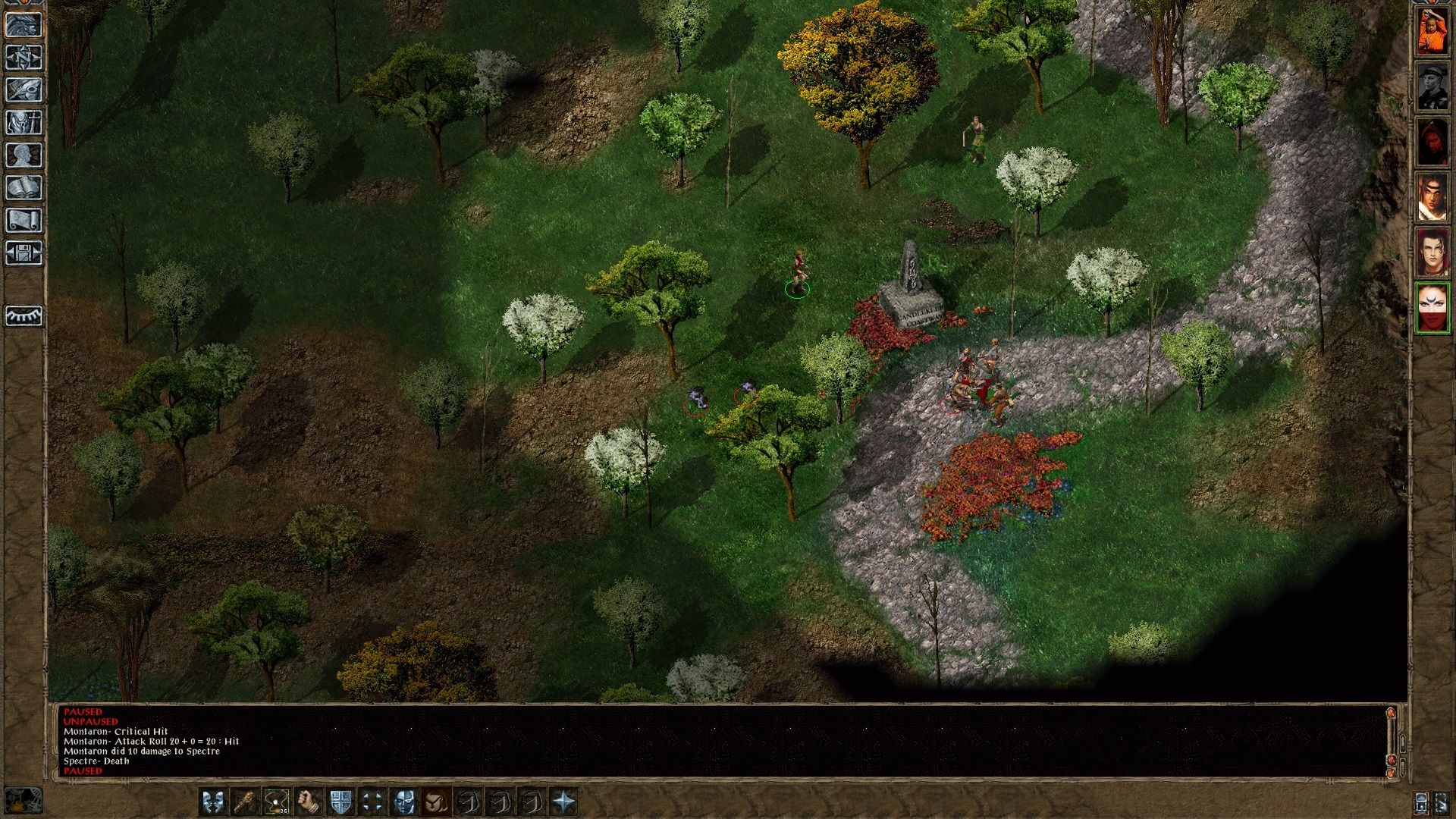This screenshot has width=1456, height=819.
Task: Select the red-masked character portrait with green border
Action: pyautogui.click(x=1432, y=308)
